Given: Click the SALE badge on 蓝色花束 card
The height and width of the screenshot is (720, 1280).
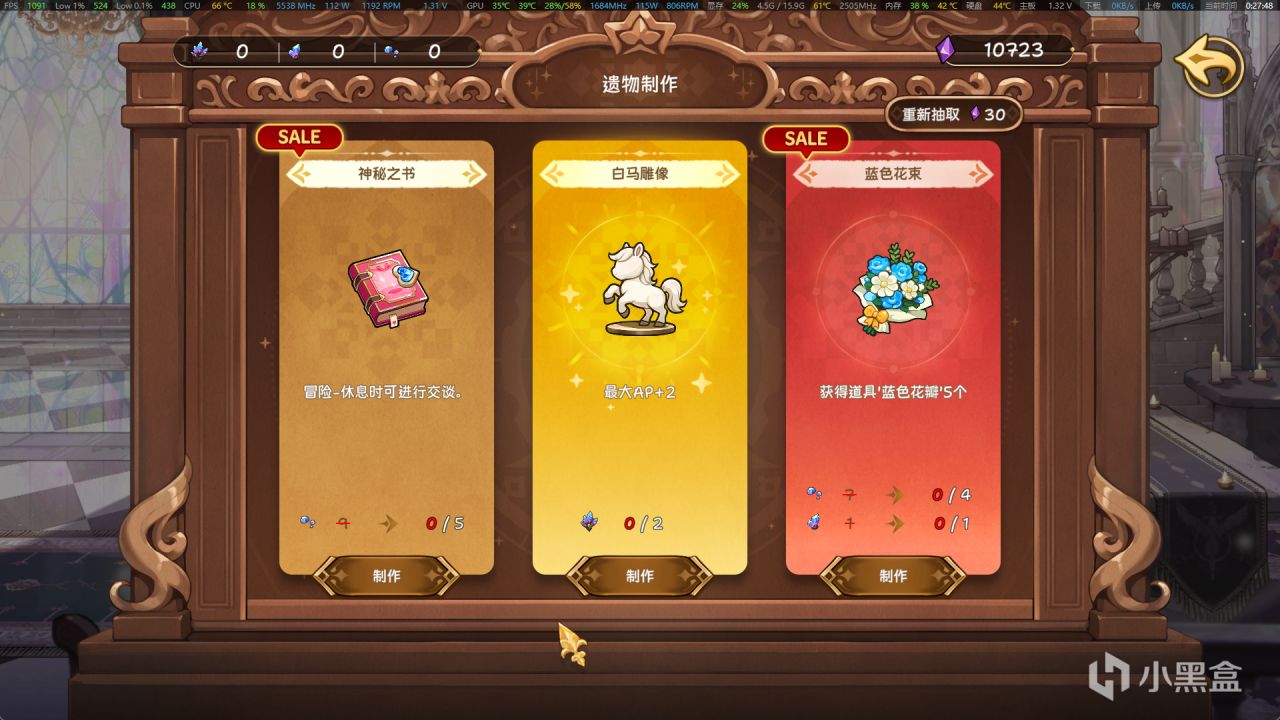Looking at the screenshot, I should tap(806, 139).
